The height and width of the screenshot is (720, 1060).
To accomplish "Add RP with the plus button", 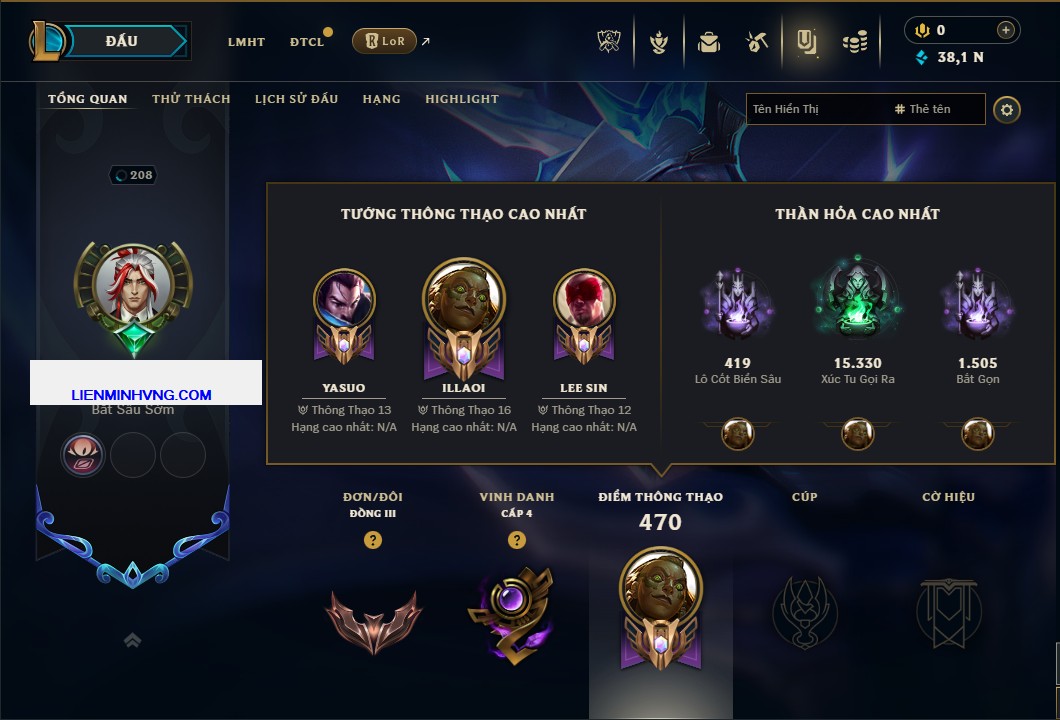I will [x=1006, y=30].
